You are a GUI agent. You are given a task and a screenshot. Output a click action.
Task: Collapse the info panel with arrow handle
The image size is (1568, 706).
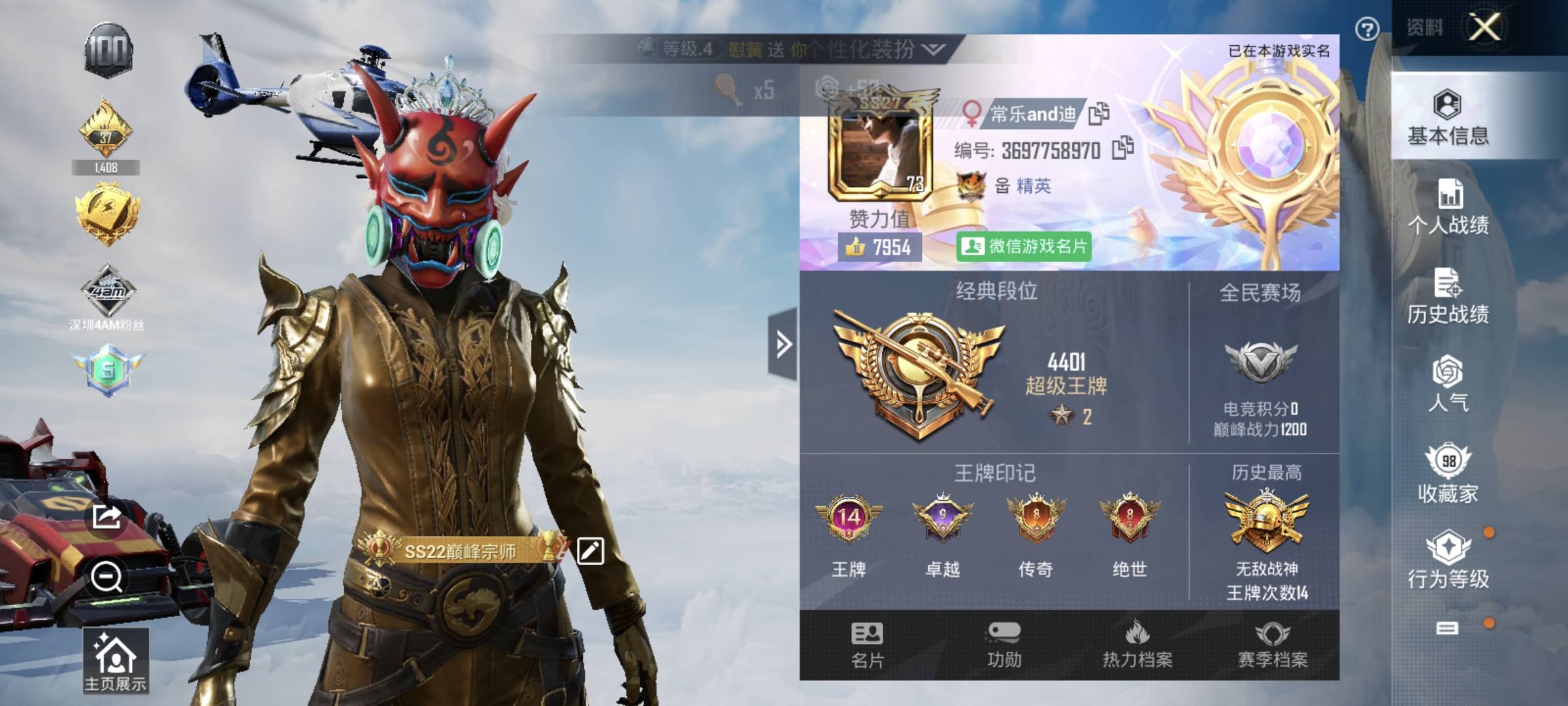click(783, 344)
